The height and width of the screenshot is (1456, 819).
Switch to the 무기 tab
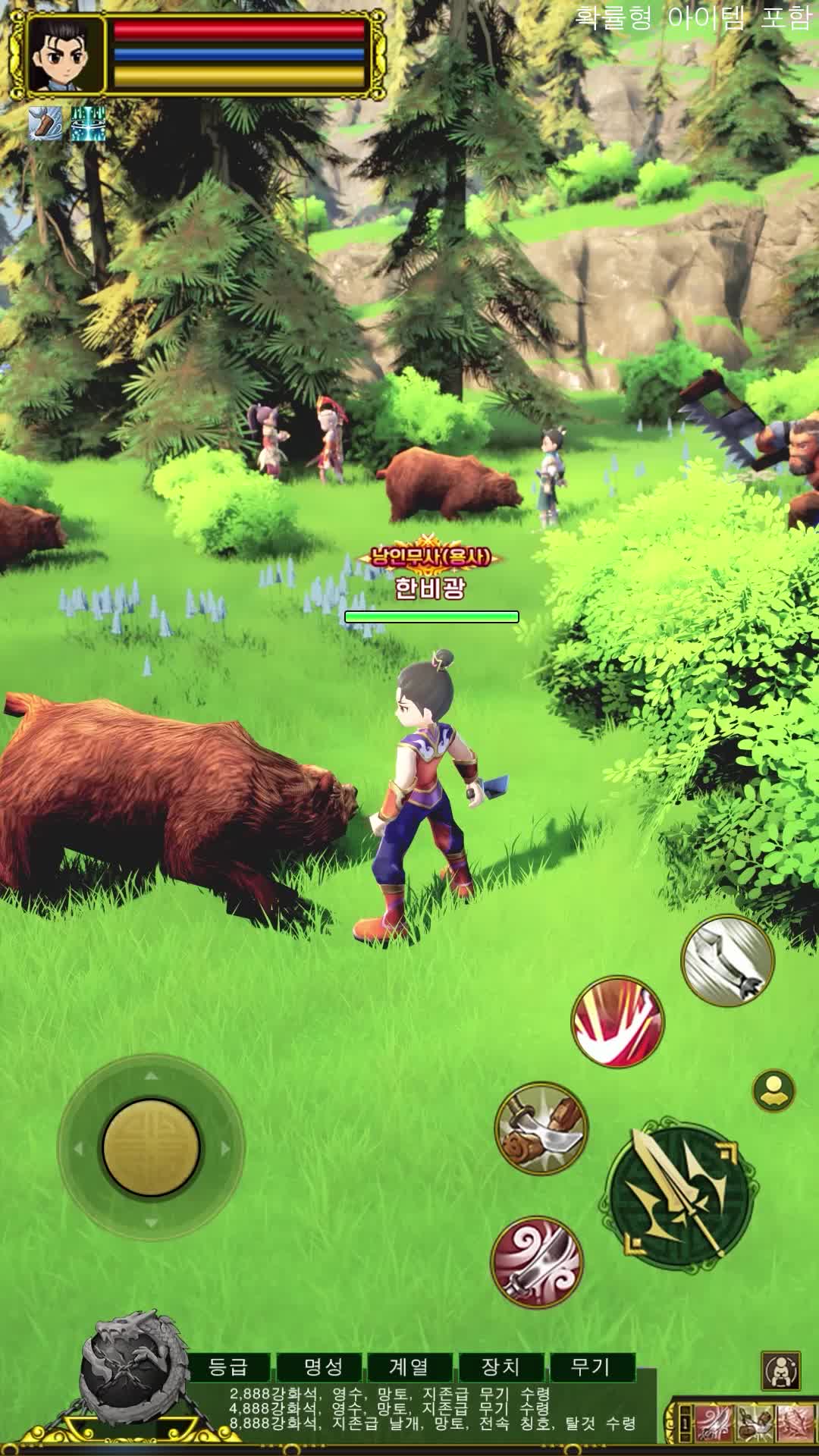pos(591,1367)
